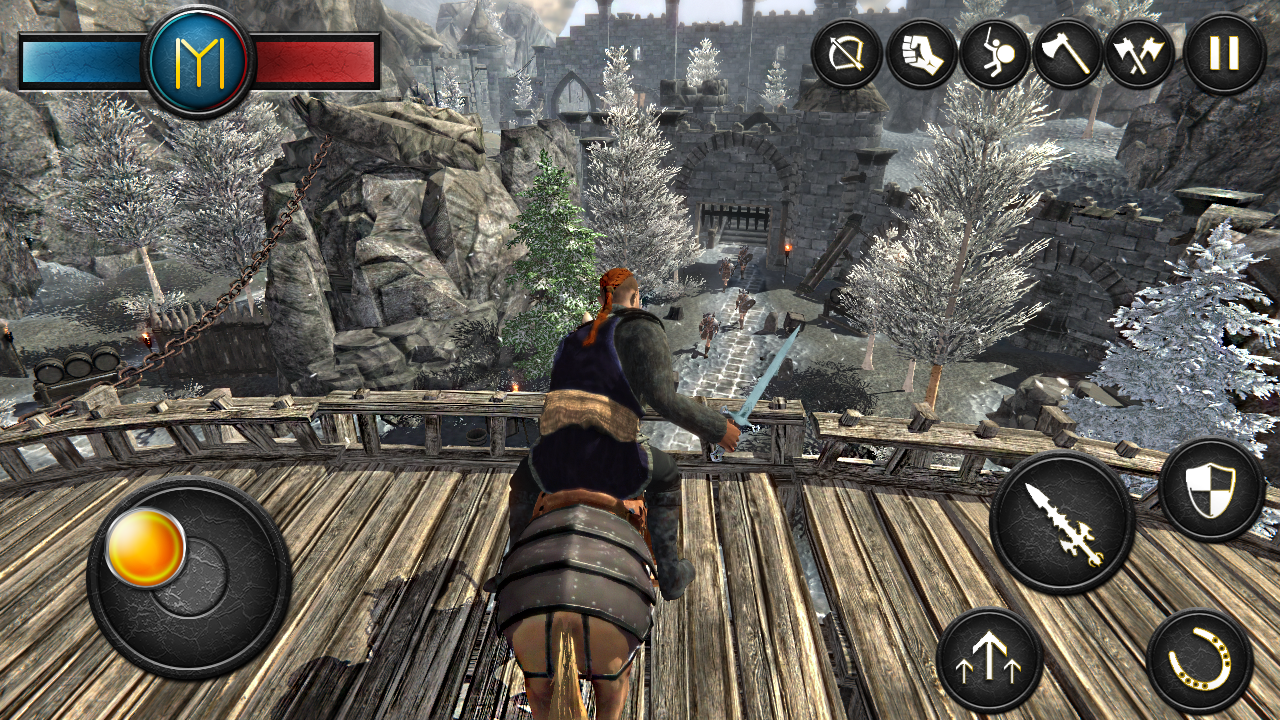The width and height of the screenshot is (1280, 720).
Task: Attack with the sword button
Action: 1062,522
